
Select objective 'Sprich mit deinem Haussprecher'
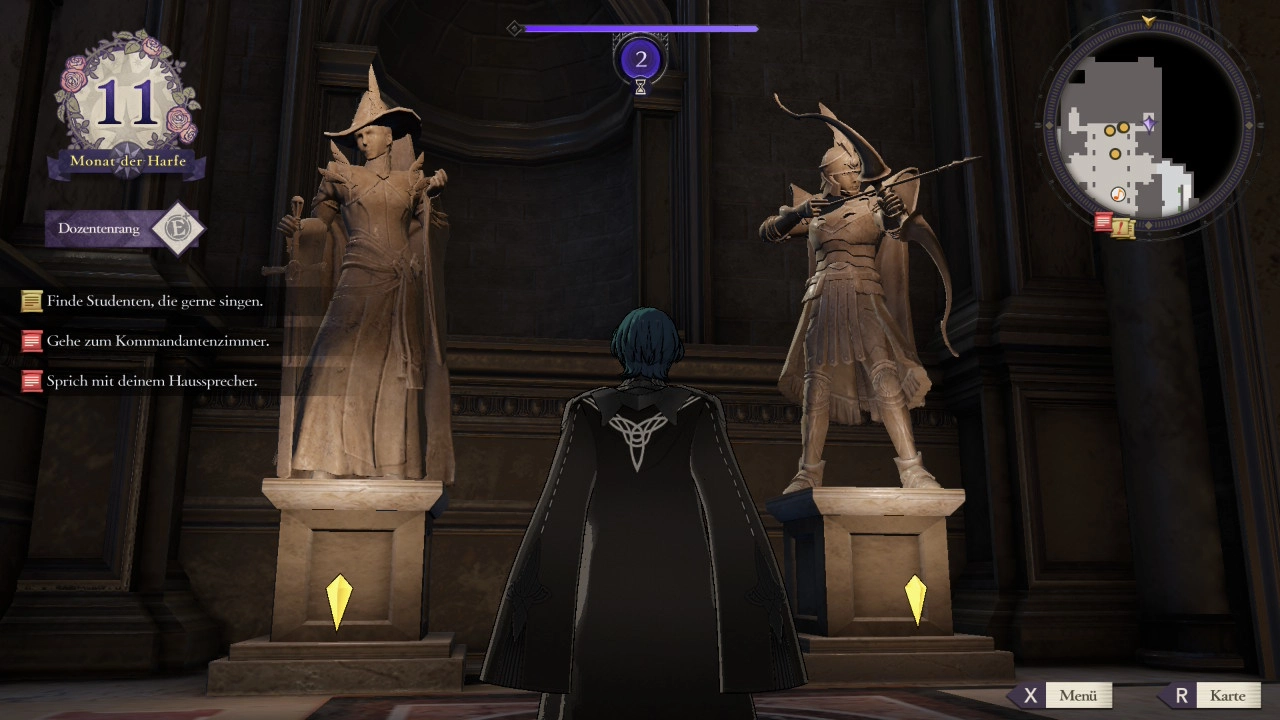[151, 381]
